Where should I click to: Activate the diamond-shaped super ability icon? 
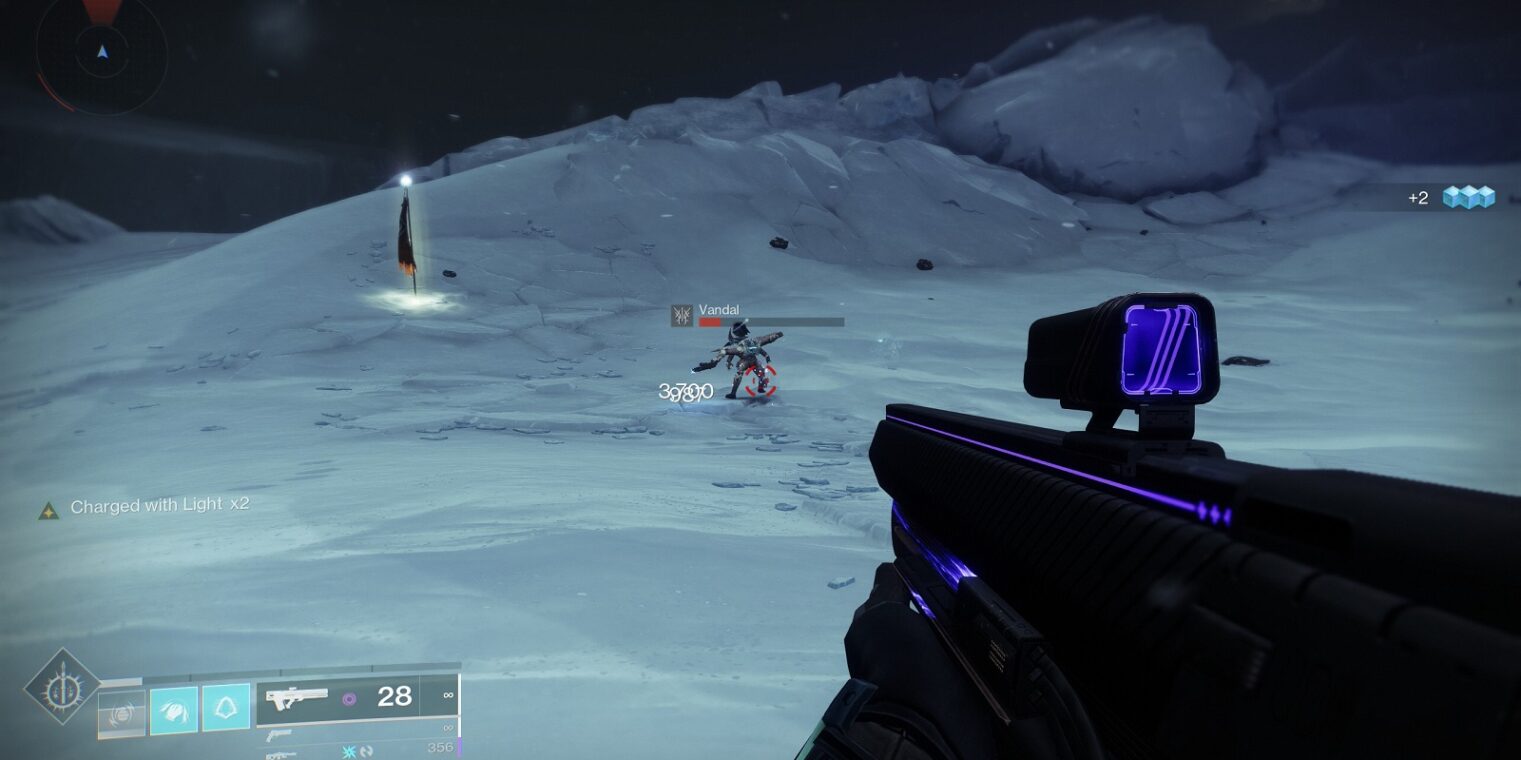point(62,686)
